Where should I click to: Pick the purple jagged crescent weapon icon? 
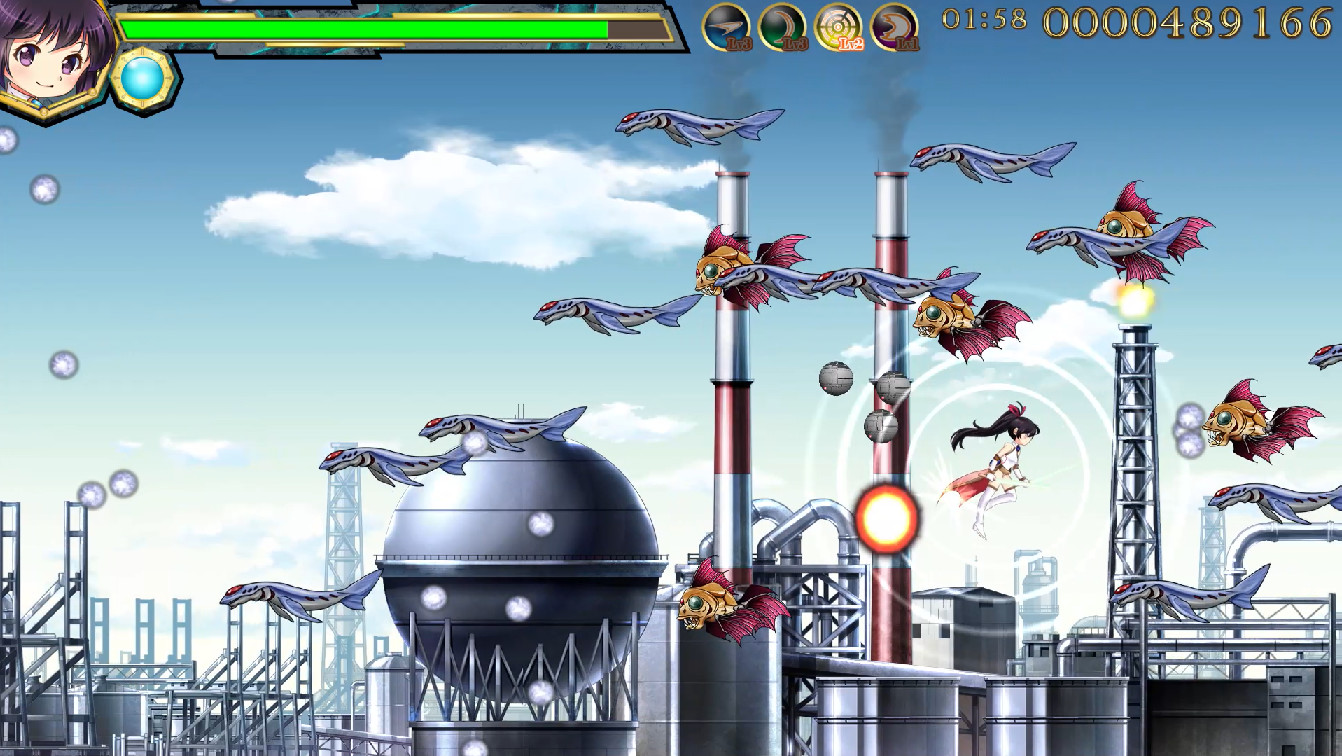894,27
